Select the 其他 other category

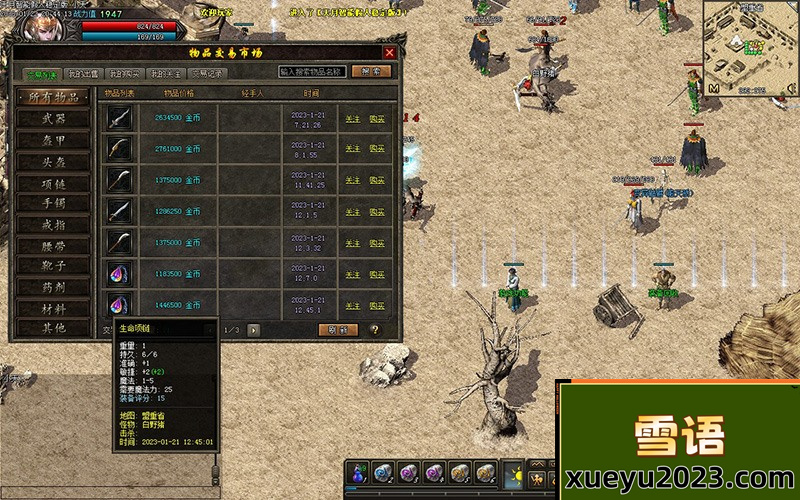(x=54, y=328)
